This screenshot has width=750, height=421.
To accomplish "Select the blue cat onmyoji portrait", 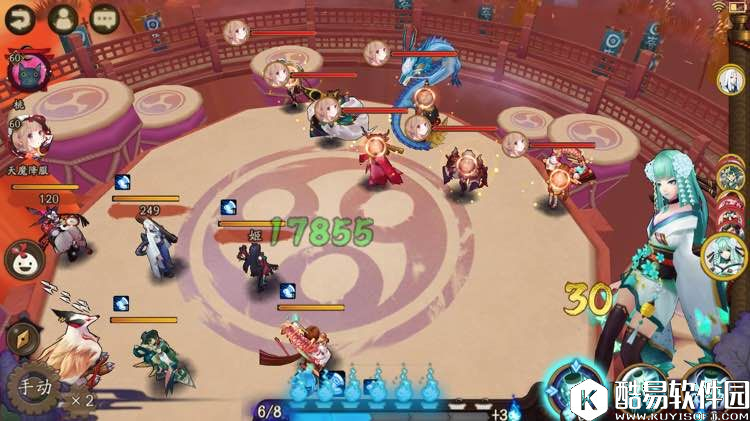I will (x=30, y=73).
